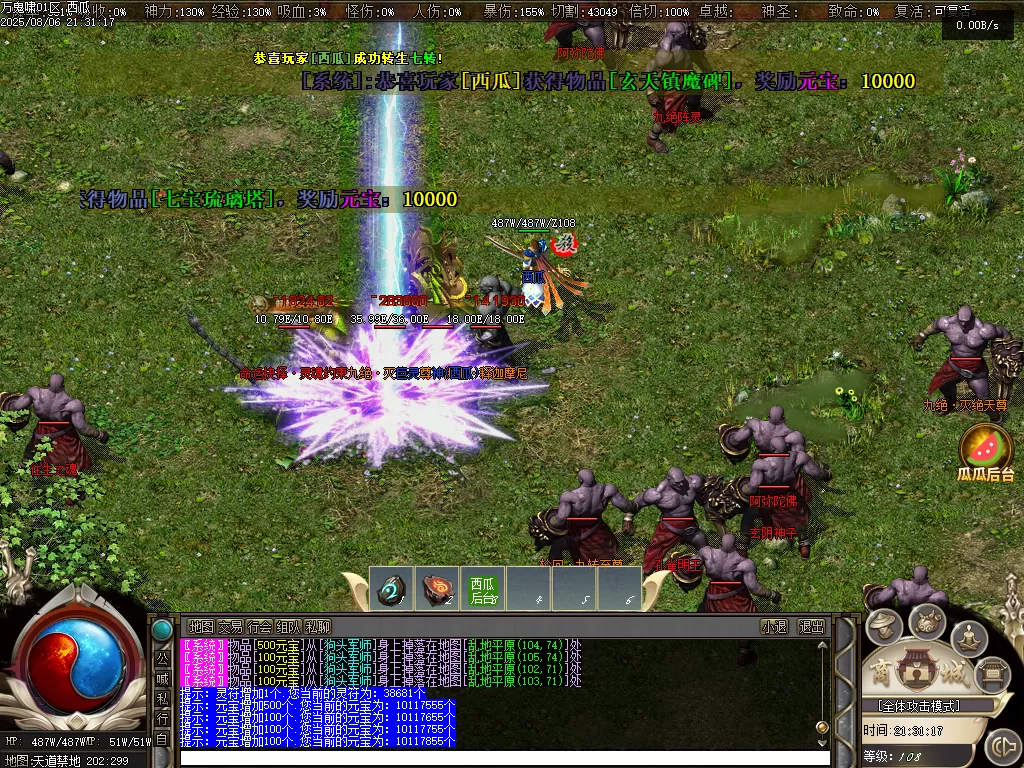Click the teal orb above chat channels

162,630
